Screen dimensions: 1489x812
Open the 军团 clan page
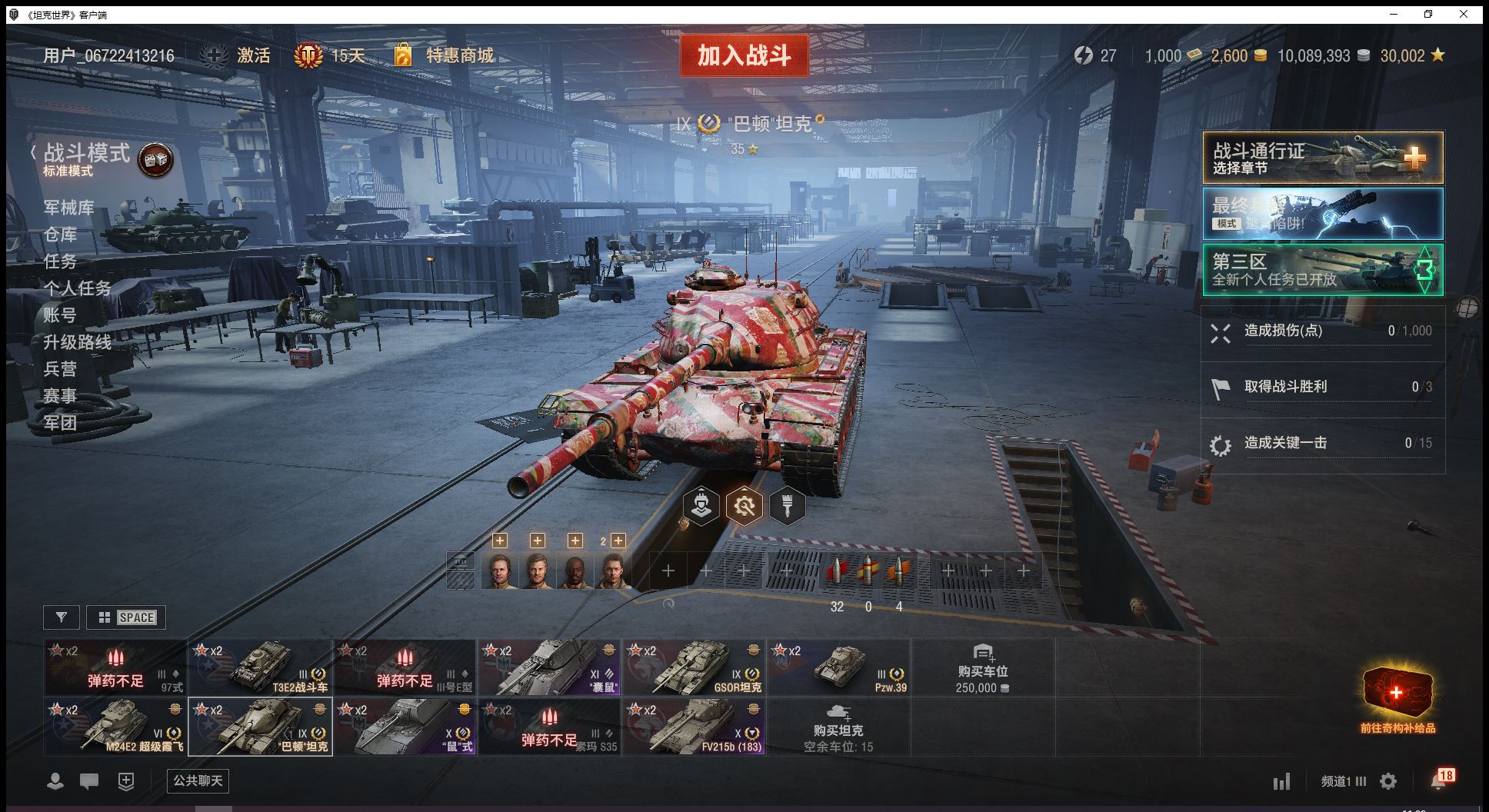pyautogui.click(x=60, y=422)
